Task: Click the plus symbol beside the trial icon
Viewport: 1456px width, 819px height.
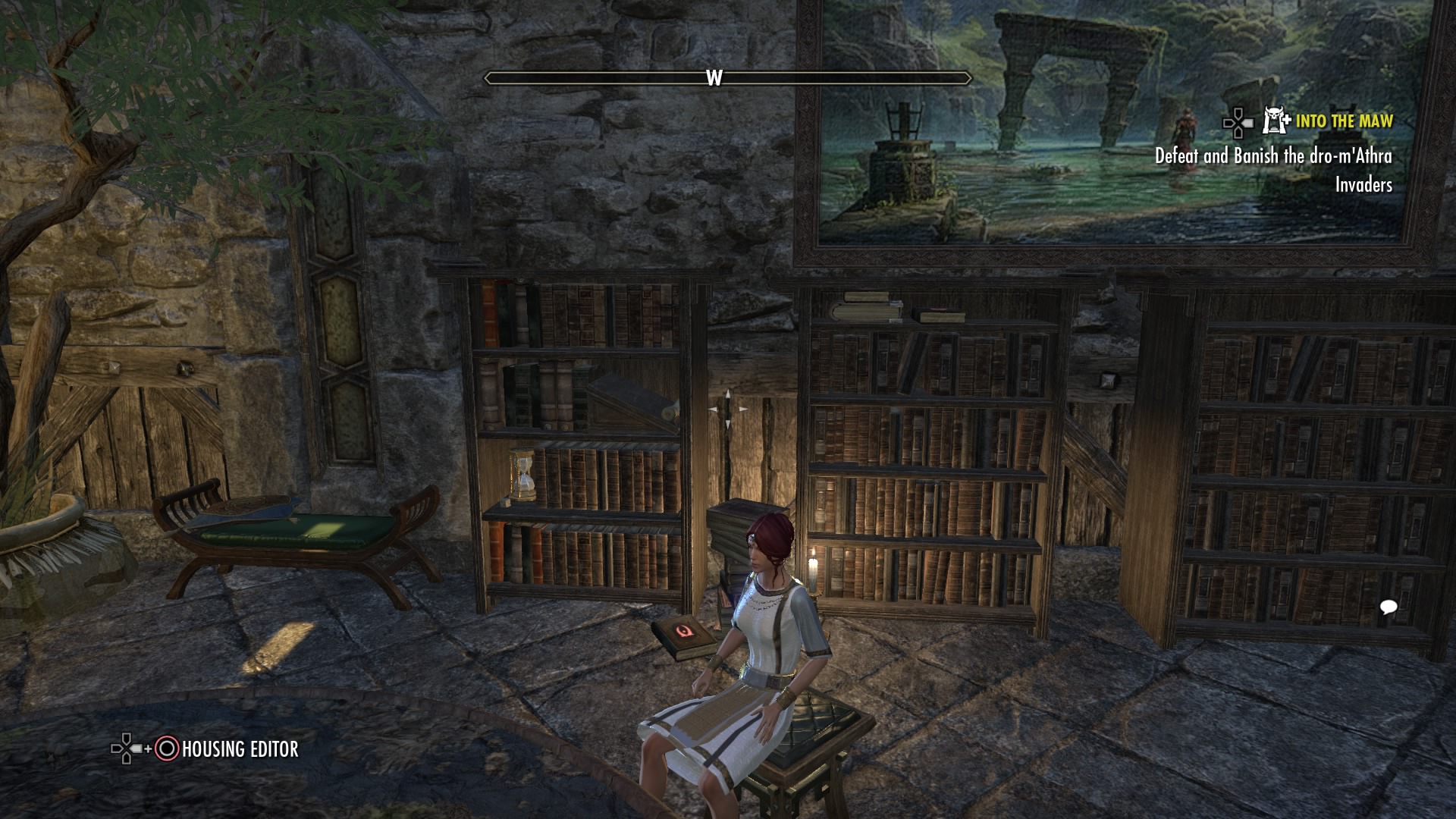Action: tap(1287, 120)
